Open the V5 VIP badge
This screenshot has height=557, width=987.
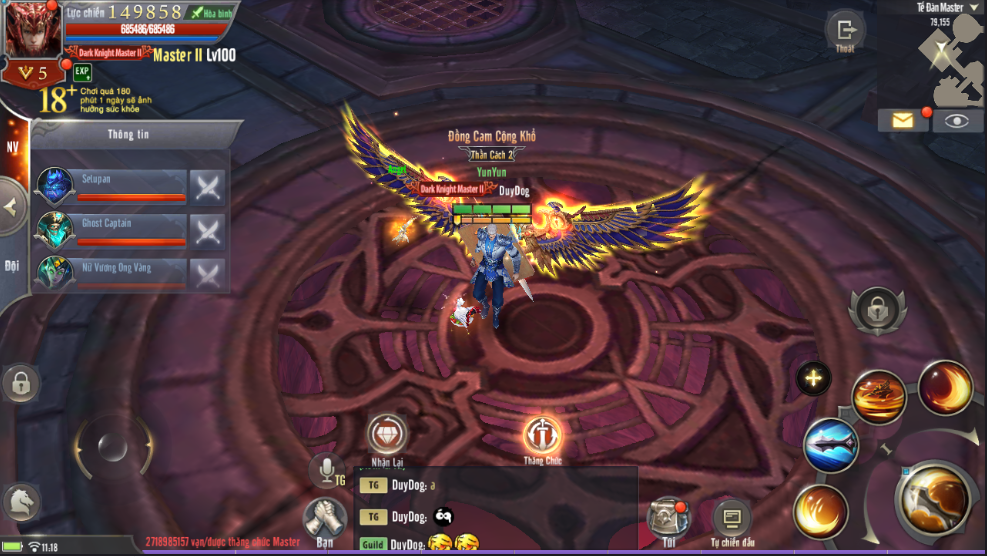click(33, 73)
